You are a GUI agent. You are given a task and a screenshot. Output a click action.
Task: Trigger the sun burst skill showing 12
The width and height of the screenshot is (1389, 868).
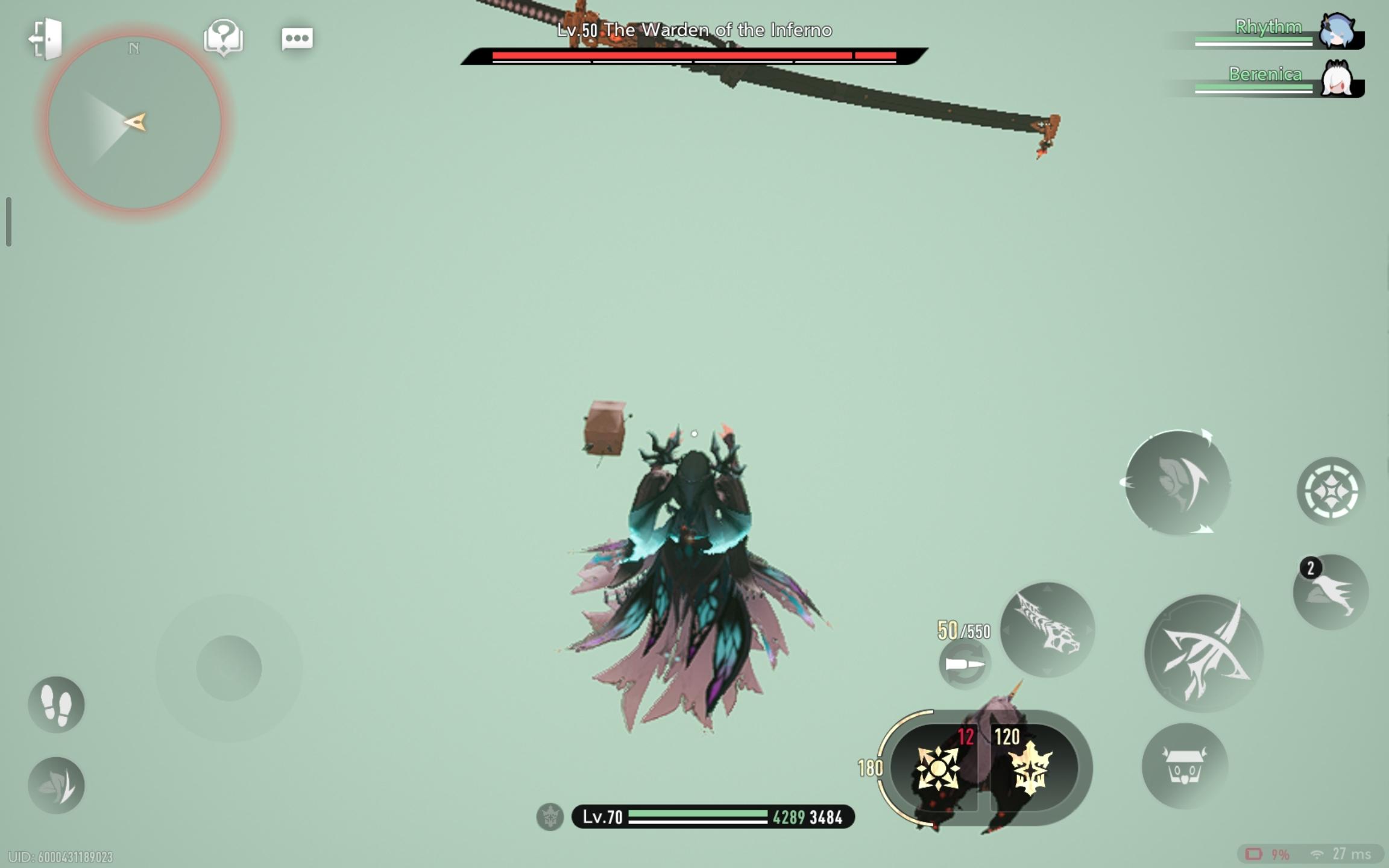937,768
